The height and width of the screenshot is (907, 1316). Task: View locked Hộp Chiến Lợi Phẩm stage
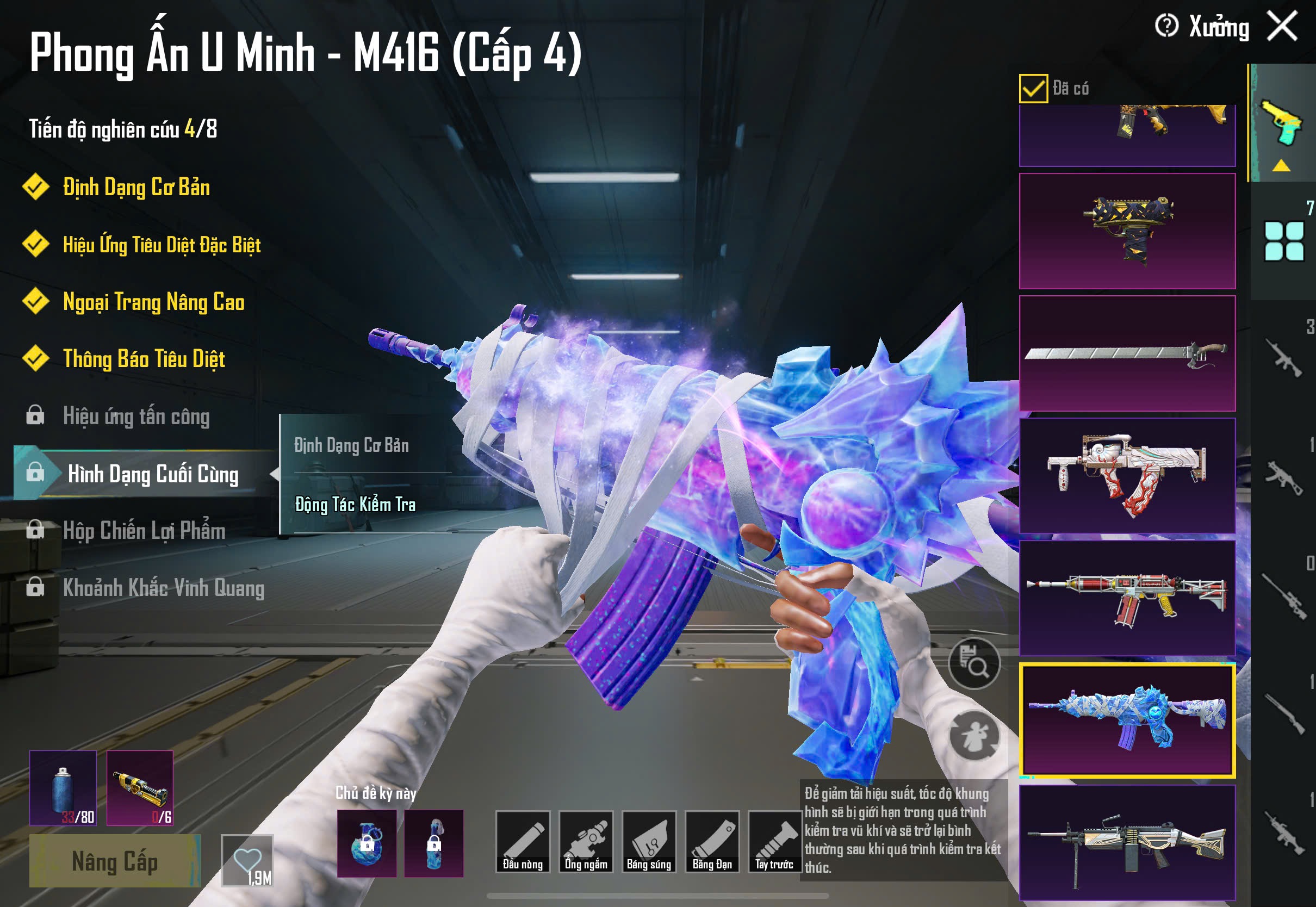[x=144, y=530]
